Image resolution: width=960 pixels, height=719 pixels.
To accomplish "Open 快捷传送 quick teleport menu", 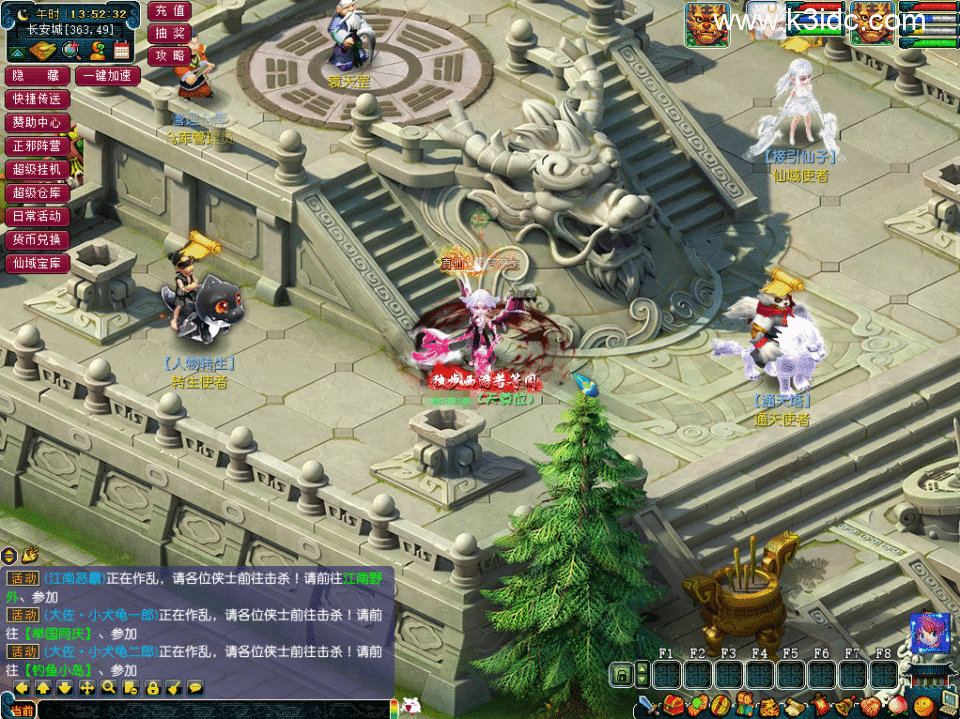I will point(37,99).
